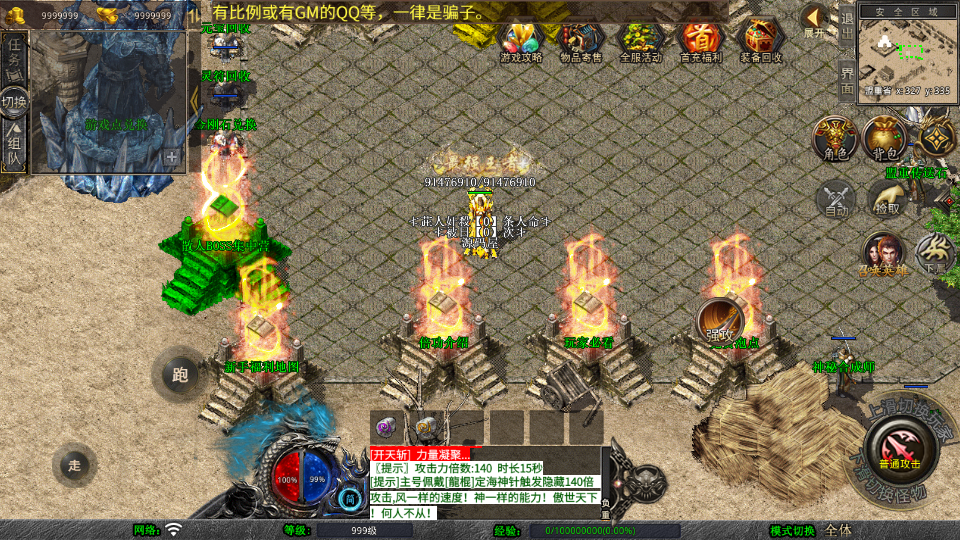Click the 界面 interface tab

847,78
